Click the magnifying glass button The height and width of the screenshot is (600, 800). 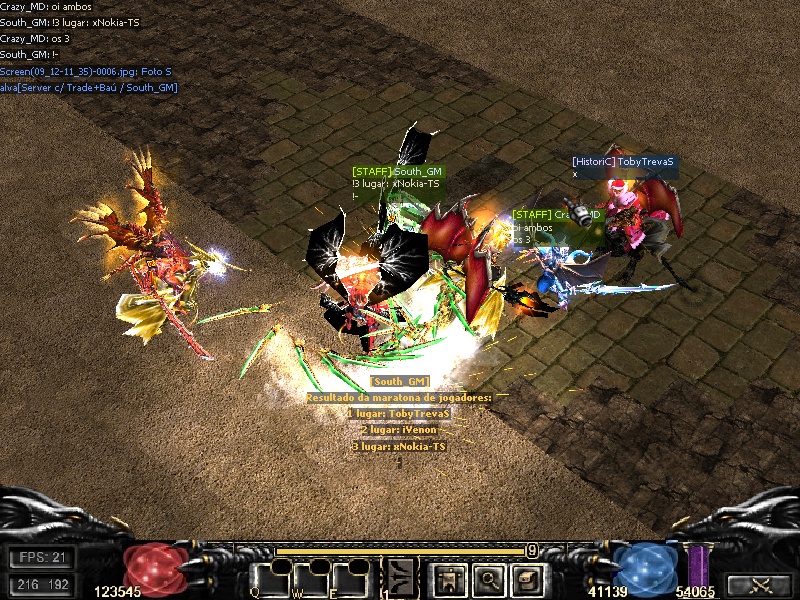488,577
